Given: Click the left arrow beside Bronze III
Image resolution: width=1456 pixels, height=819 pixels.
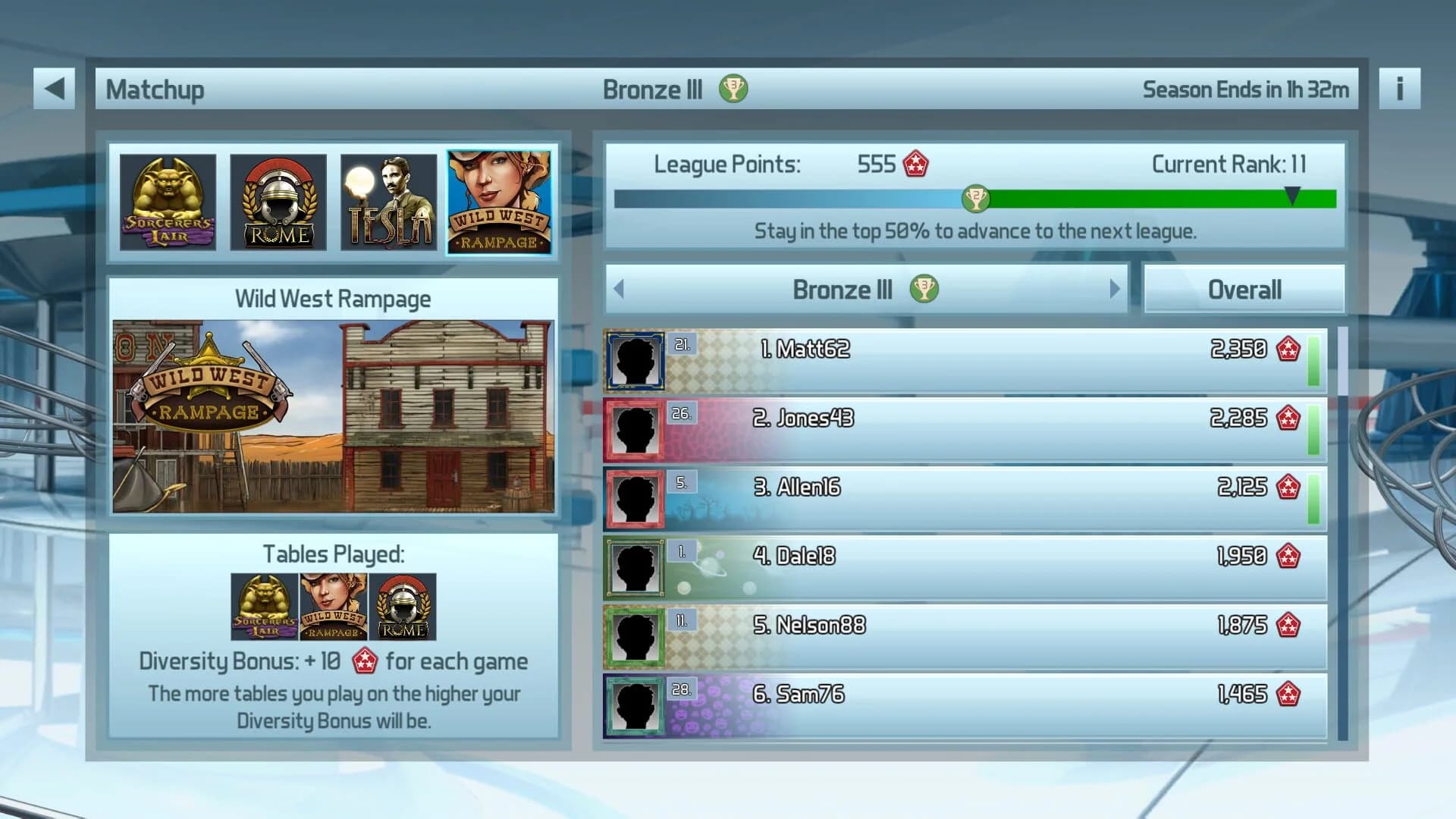Looking at the screenshot, I should pyautogui.click(x=617, y=289).
